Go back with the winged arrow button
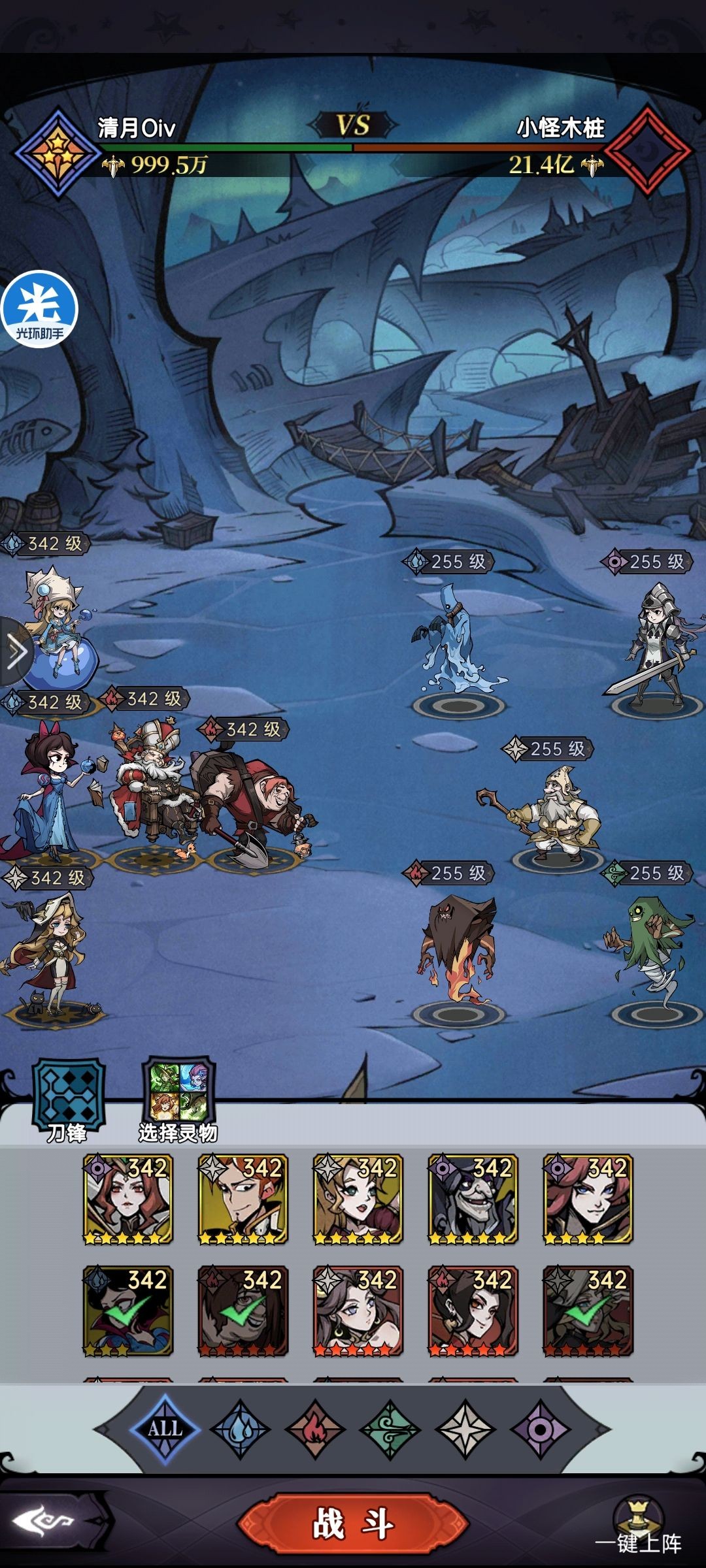This screenshot has height=1568, width=706. (46, 1522)
